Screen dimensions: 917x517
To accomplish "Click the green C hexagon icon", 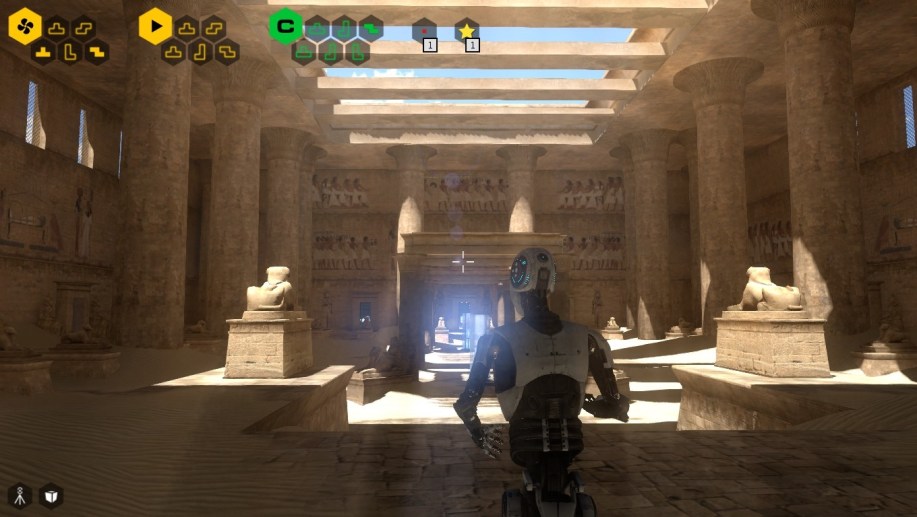I will pos(285,26).
